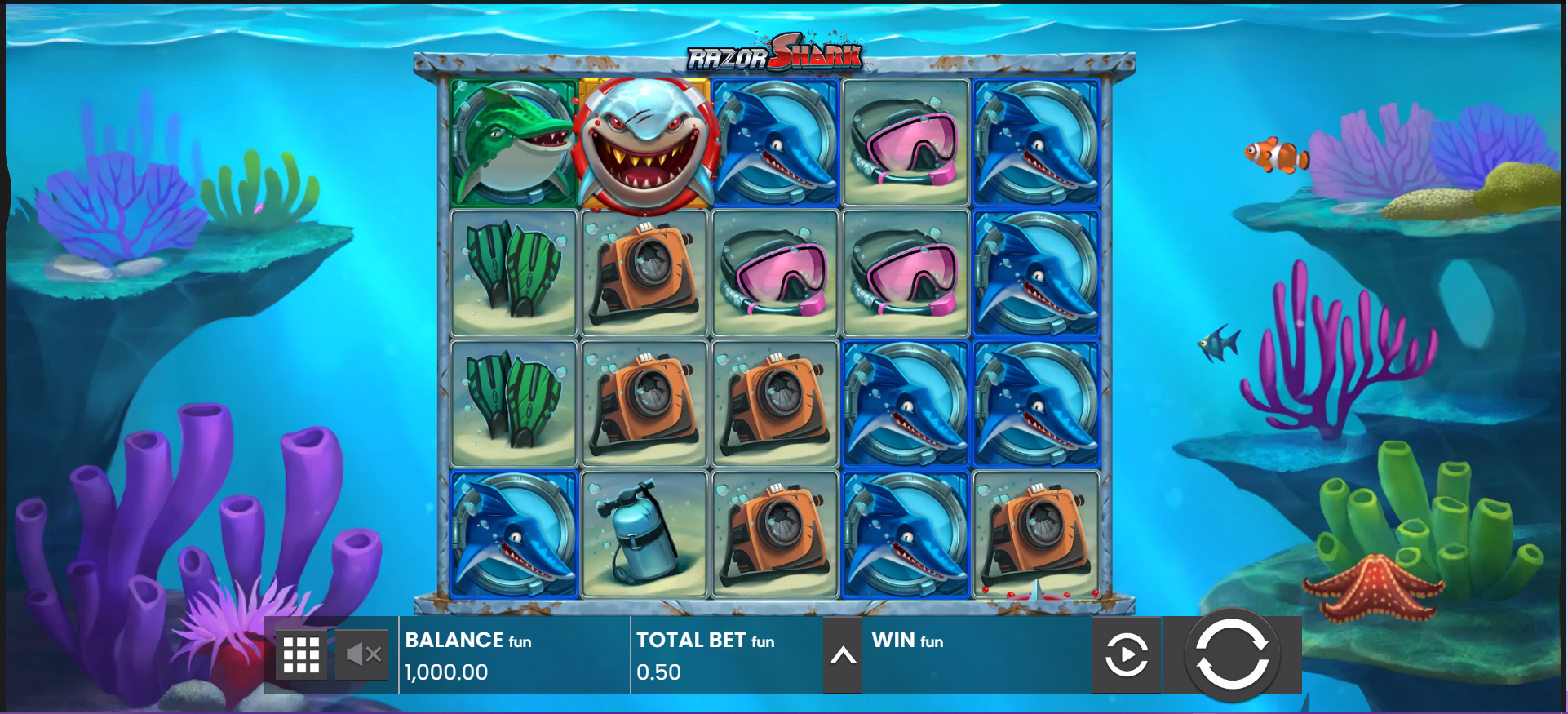Image resolution: width=1568 pixels, height=714 pixels.
Task: Click the hammerhead symbol in the bottom-left corner
Action: point(512,534)
